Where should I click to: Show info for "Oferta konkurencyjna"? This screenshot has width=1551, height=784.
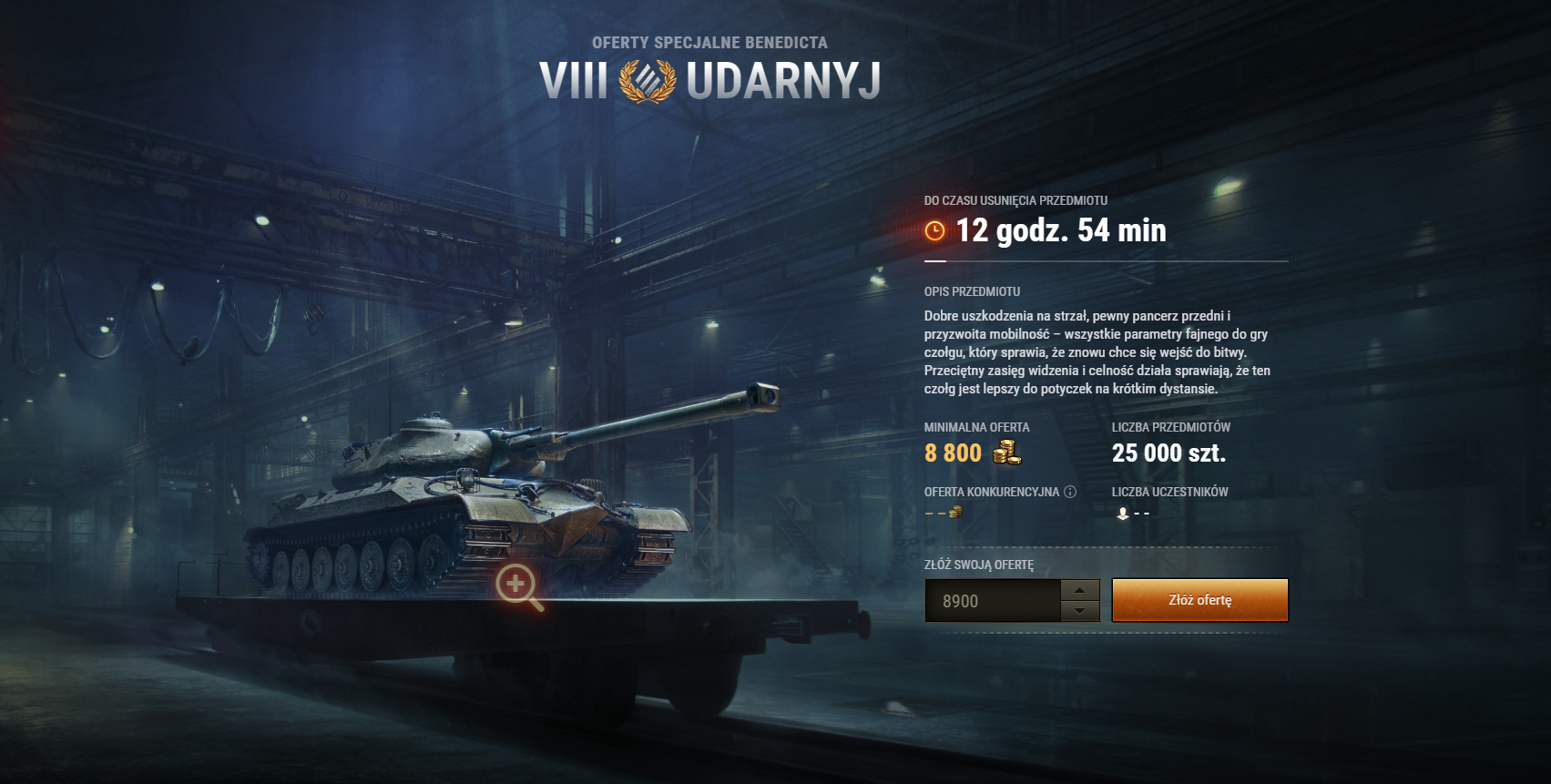[1070, 492]
